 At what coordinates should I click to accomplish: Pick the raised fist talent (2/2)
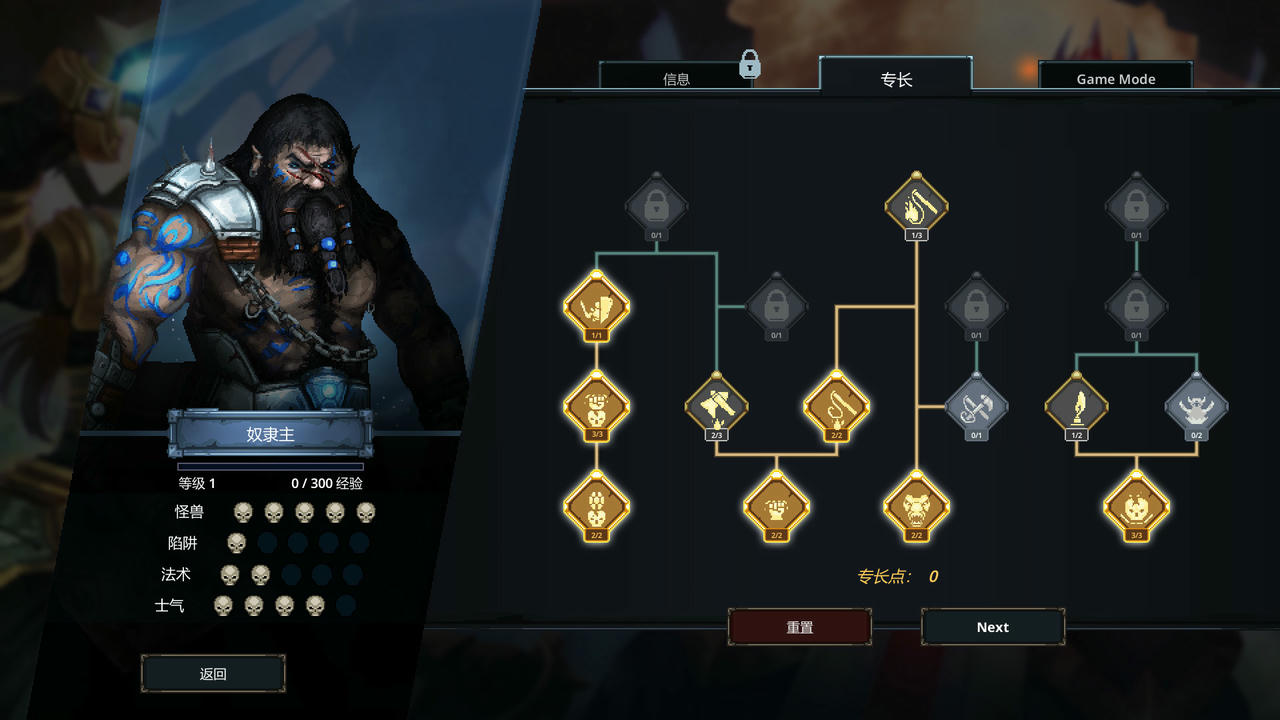click(x=776, y=506)
